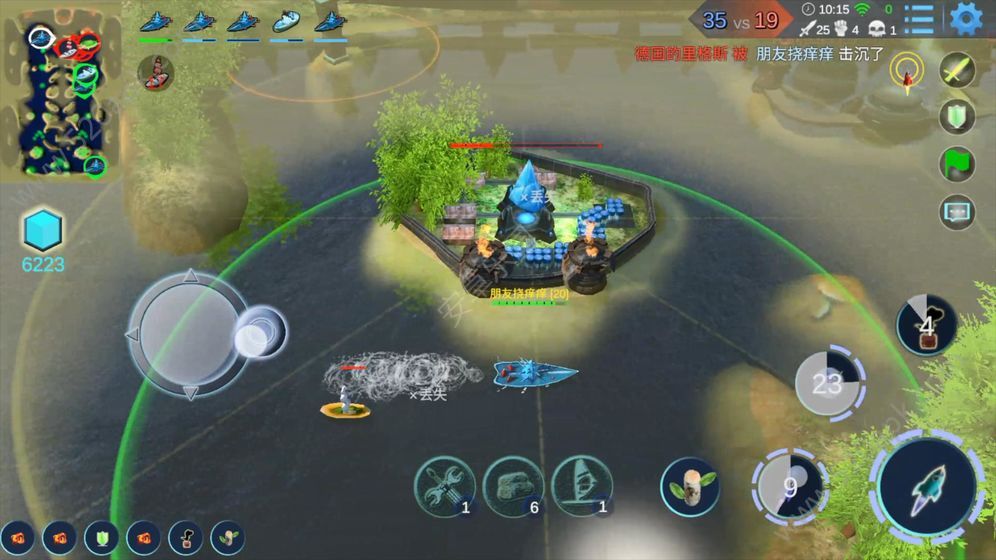996x560 pixels.
Task: Use the windsurfer sail item
Action: (x=582, y=486)
